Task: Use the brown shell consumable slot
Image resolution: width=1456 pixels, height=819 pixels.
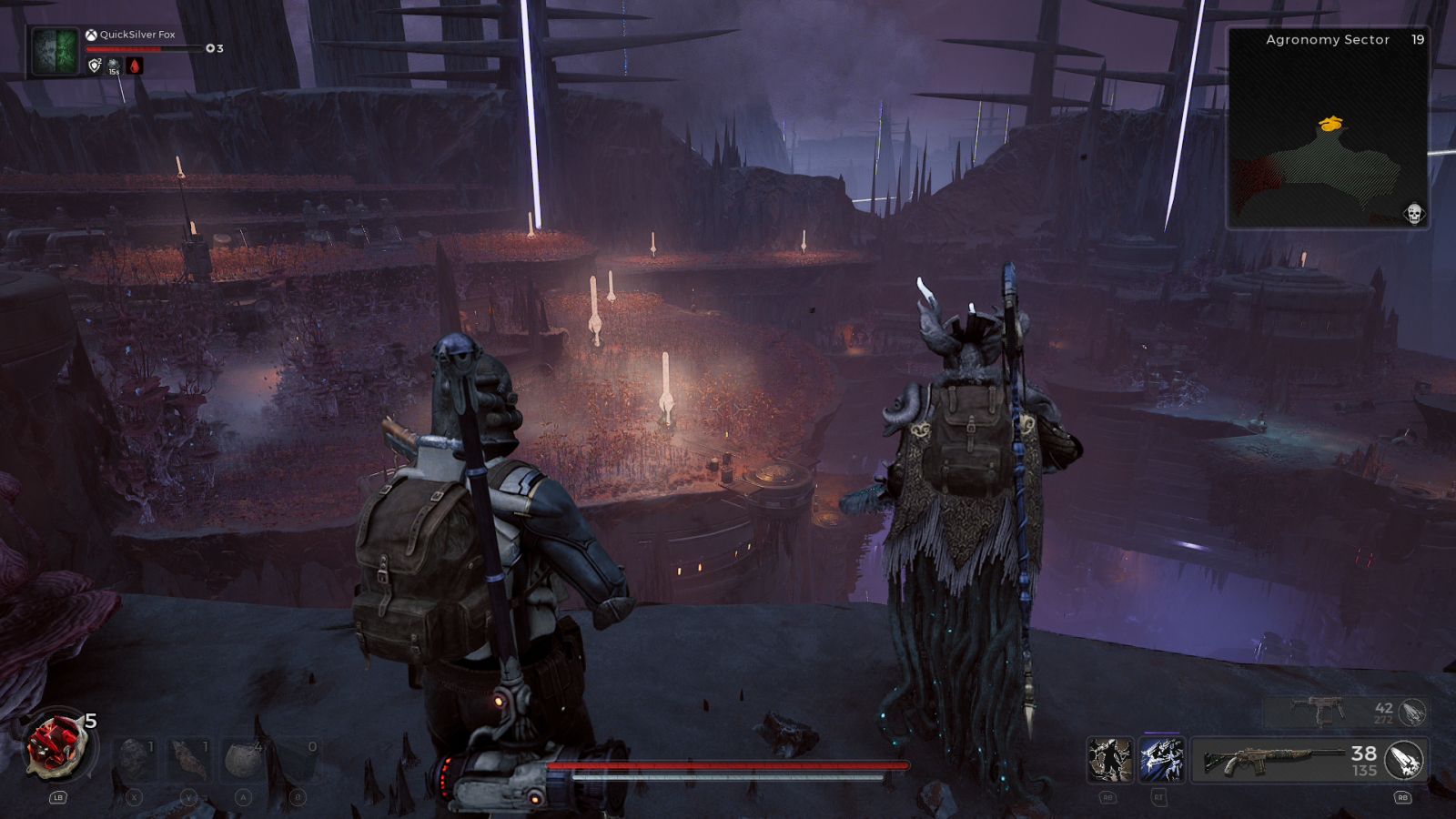Action: (x=189, y=759)
